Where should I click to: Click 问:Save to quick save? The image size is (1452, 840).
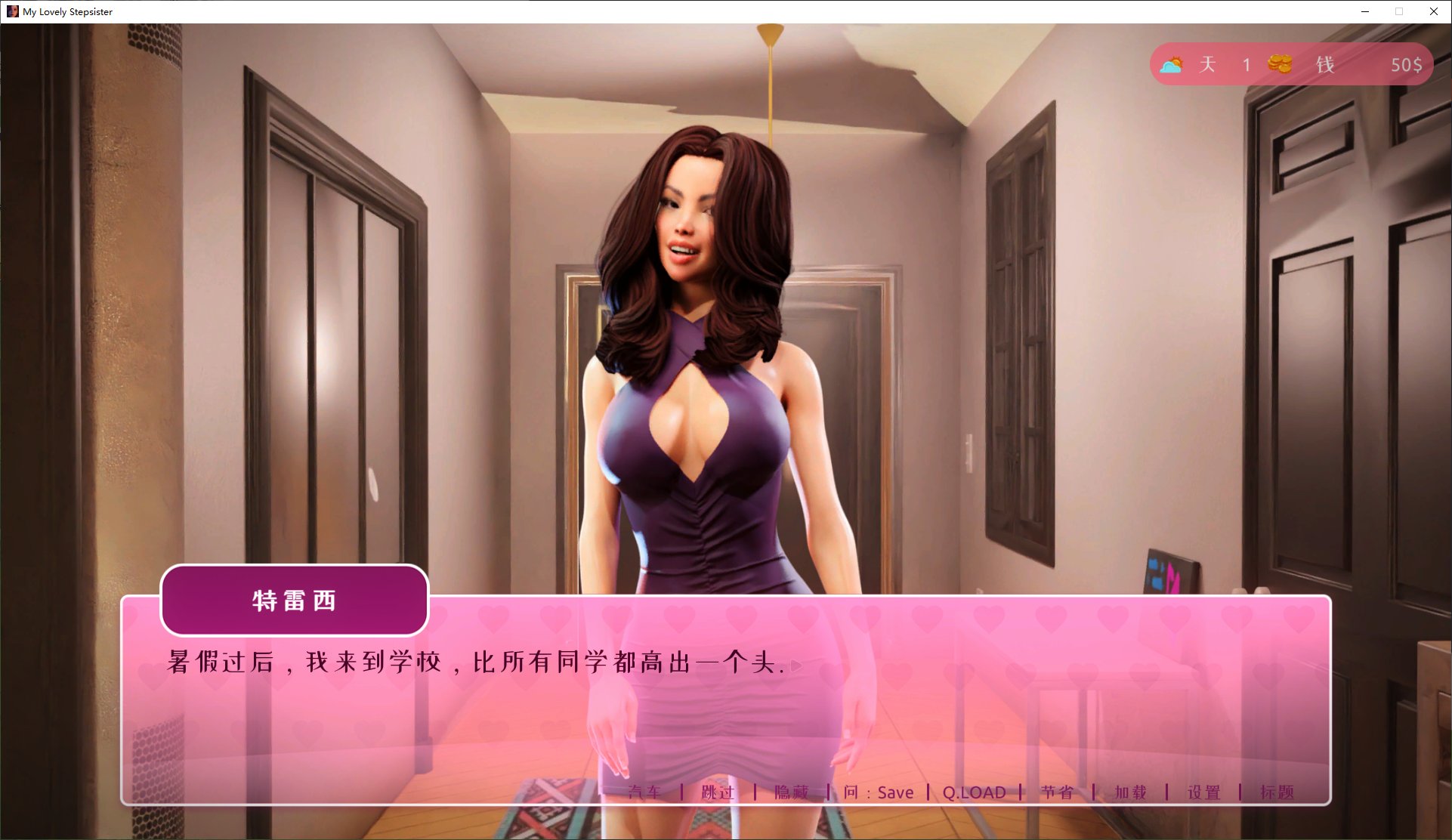pos(879,792)
